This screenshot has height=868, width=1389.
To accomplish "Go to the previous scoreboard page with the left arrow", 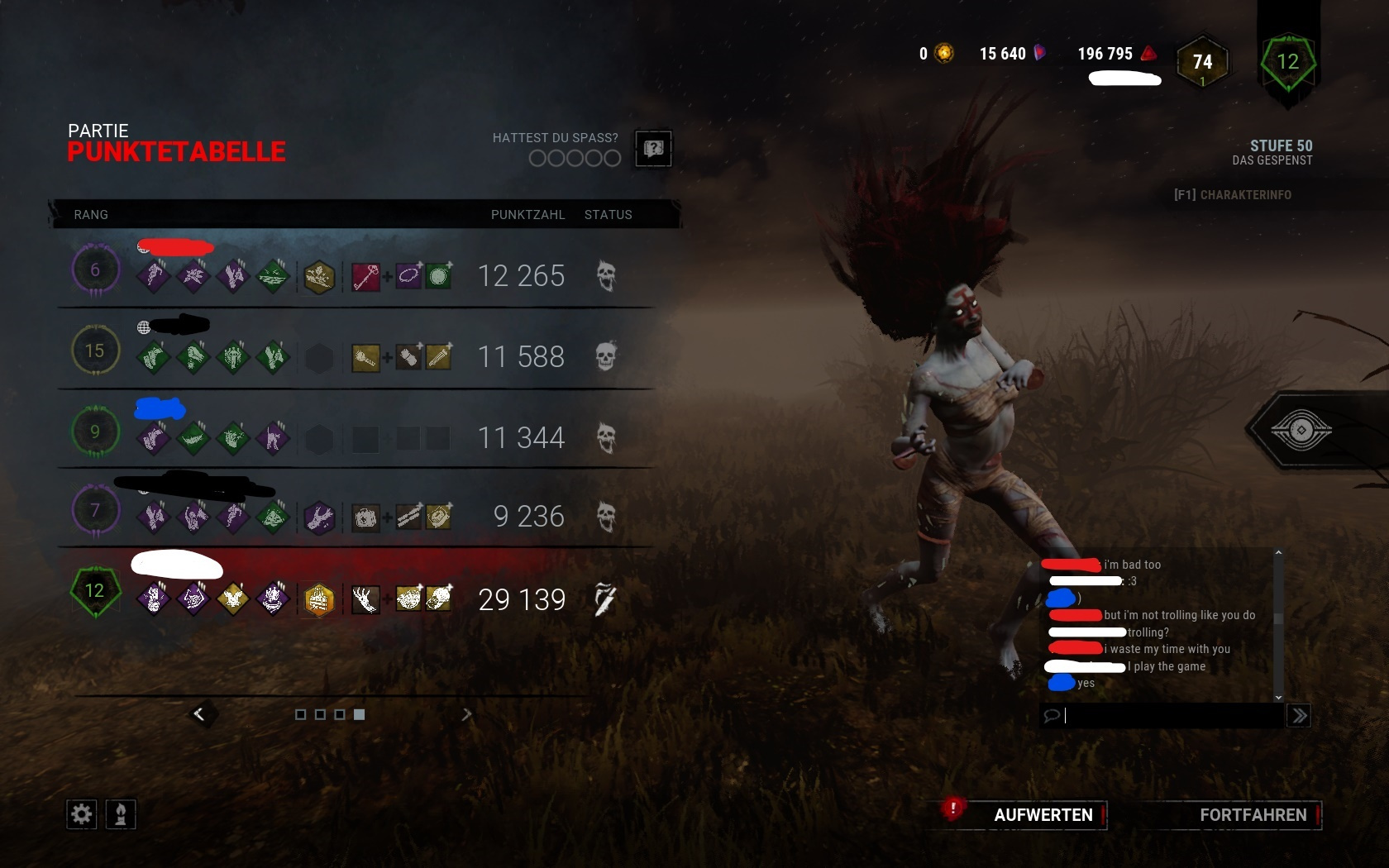I will click(199, 714).
